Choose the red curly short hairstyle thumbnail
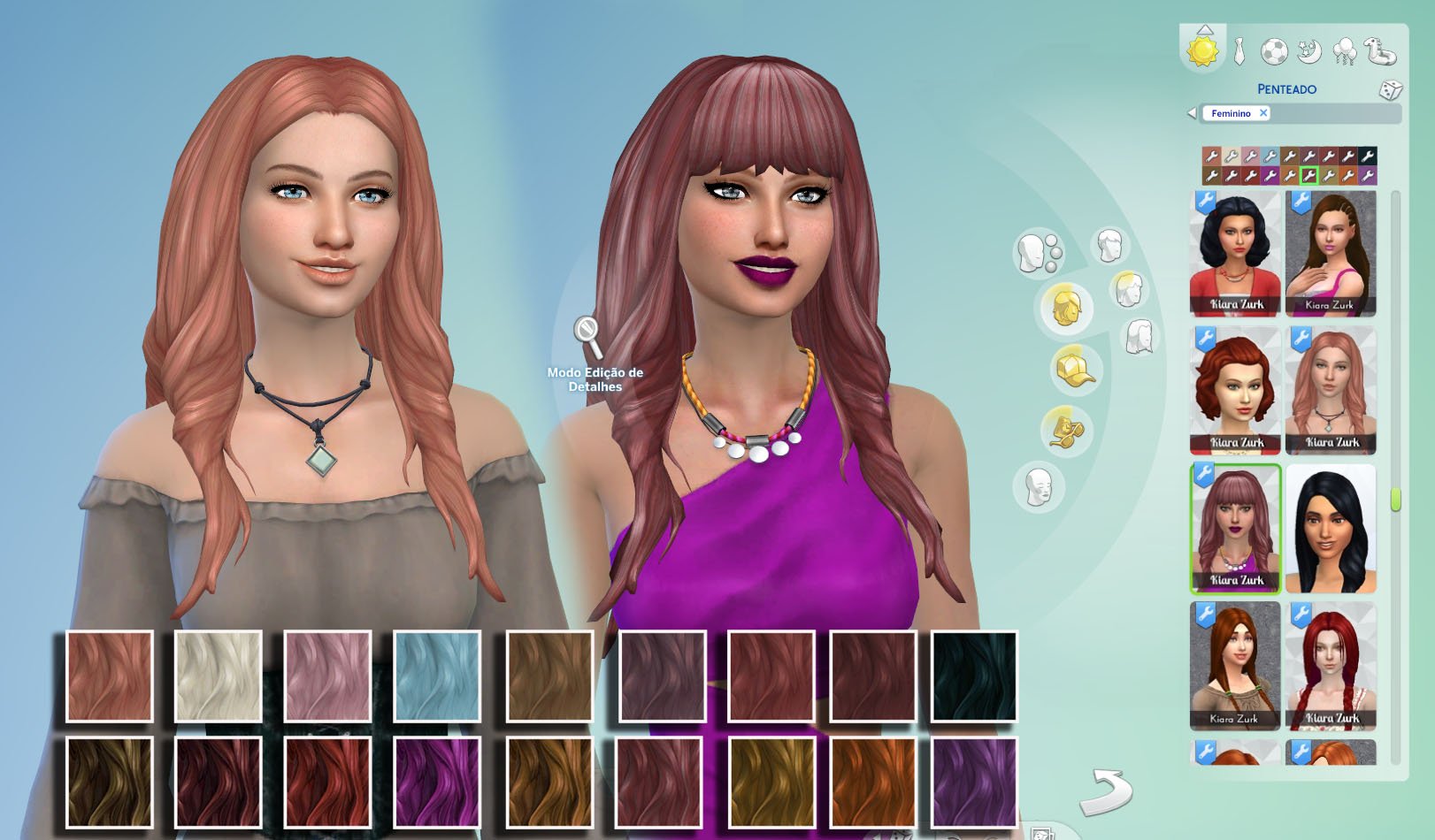 coord(1235,391)
